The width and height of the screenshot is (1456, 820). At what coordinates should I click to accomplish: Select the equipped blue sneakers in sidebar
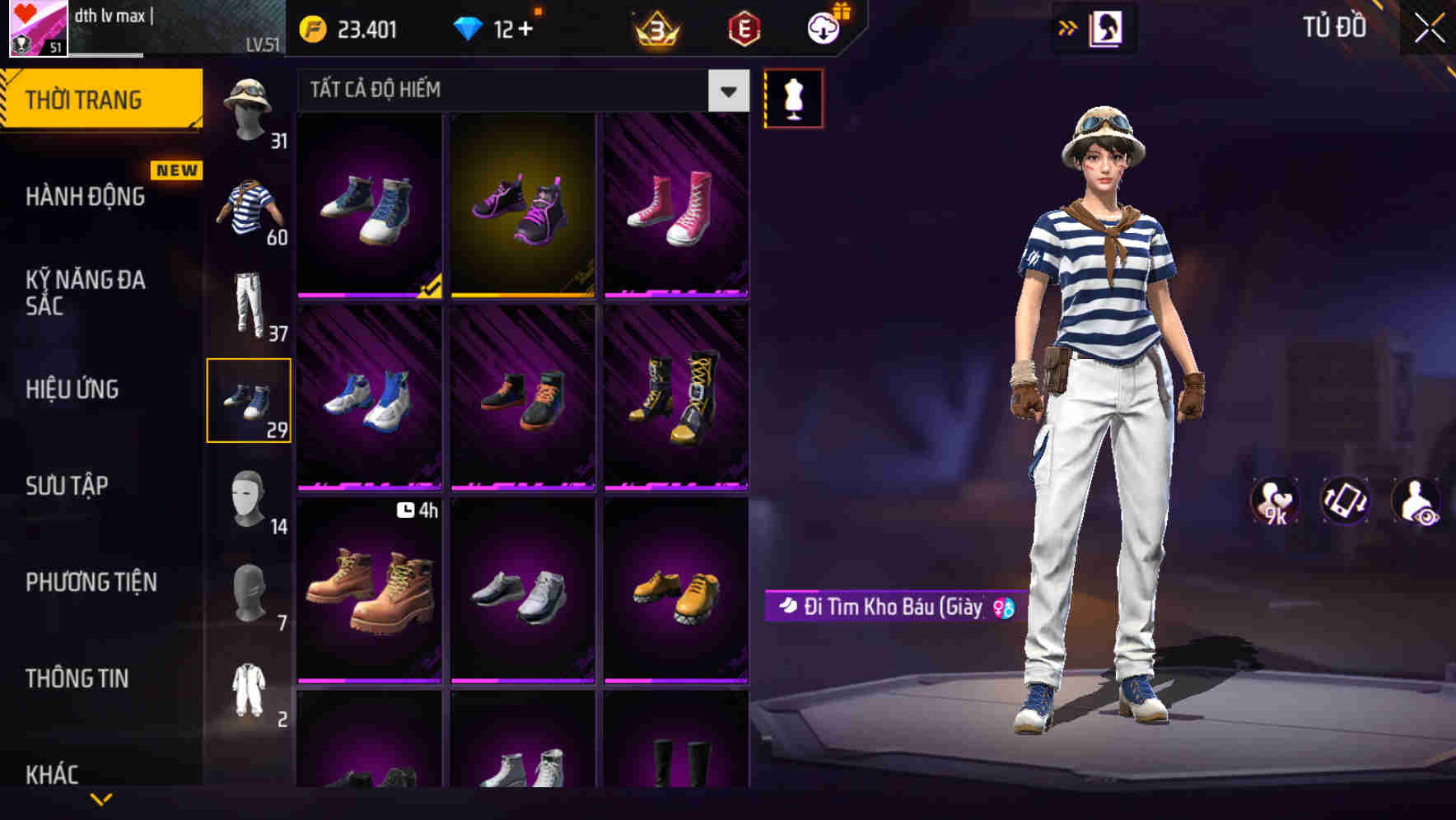[250, 401]
